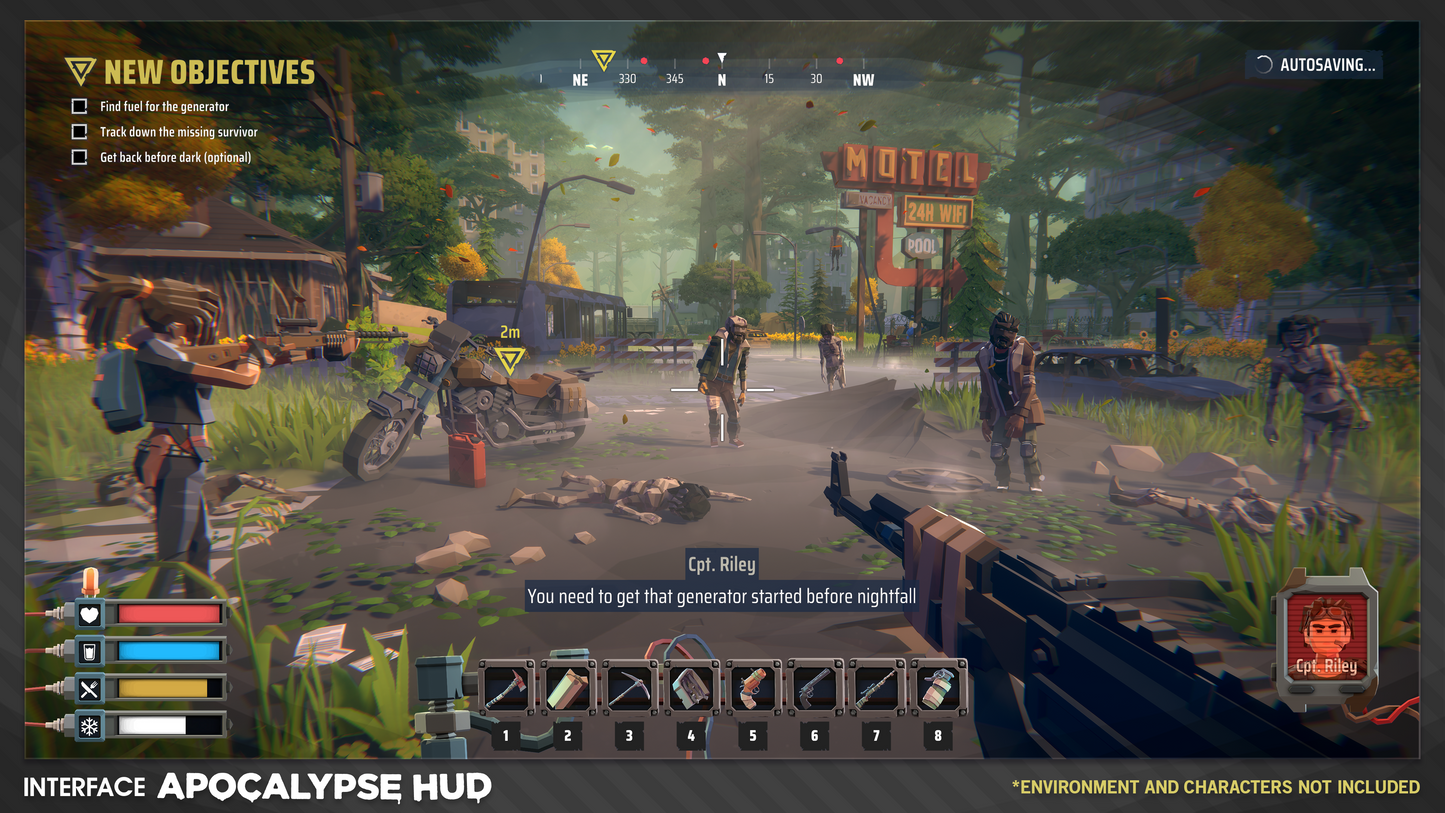
Task: Click the 2m objective waypoint marker
Action: pyautogui.click(x=510, y=359)
